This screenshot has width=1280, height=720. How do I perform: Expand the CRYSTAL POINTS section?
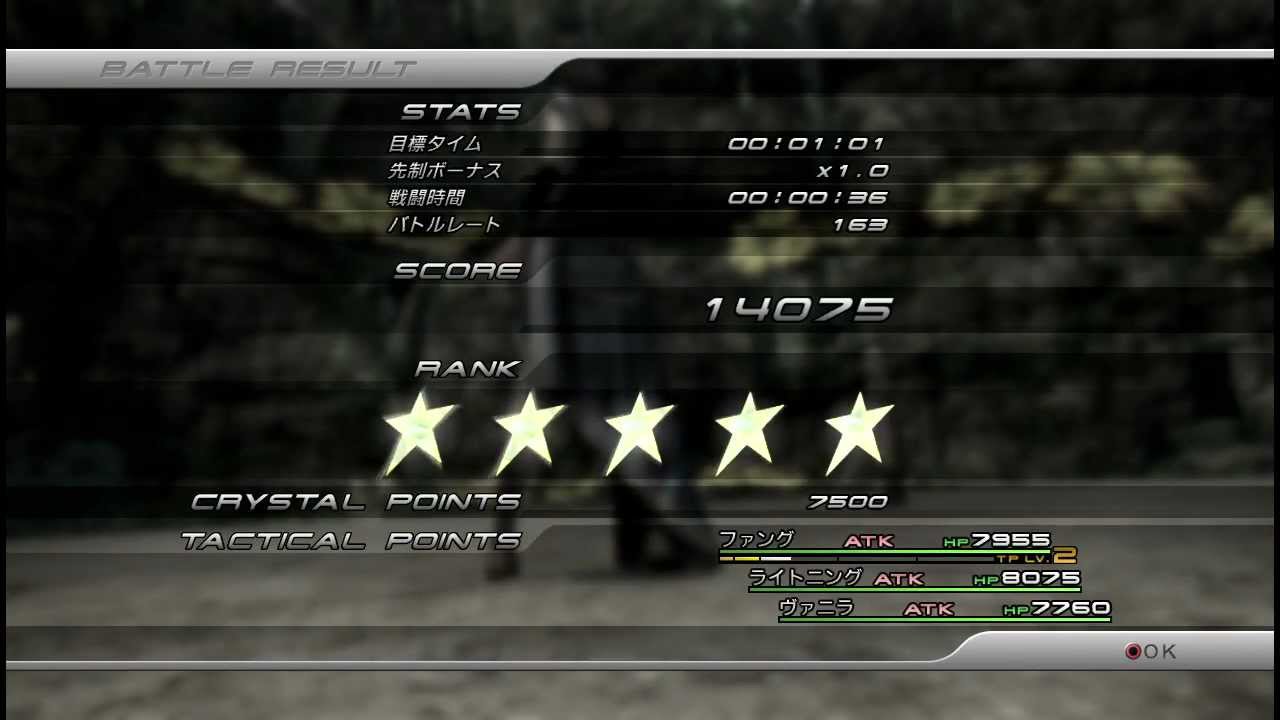point(356,501)
